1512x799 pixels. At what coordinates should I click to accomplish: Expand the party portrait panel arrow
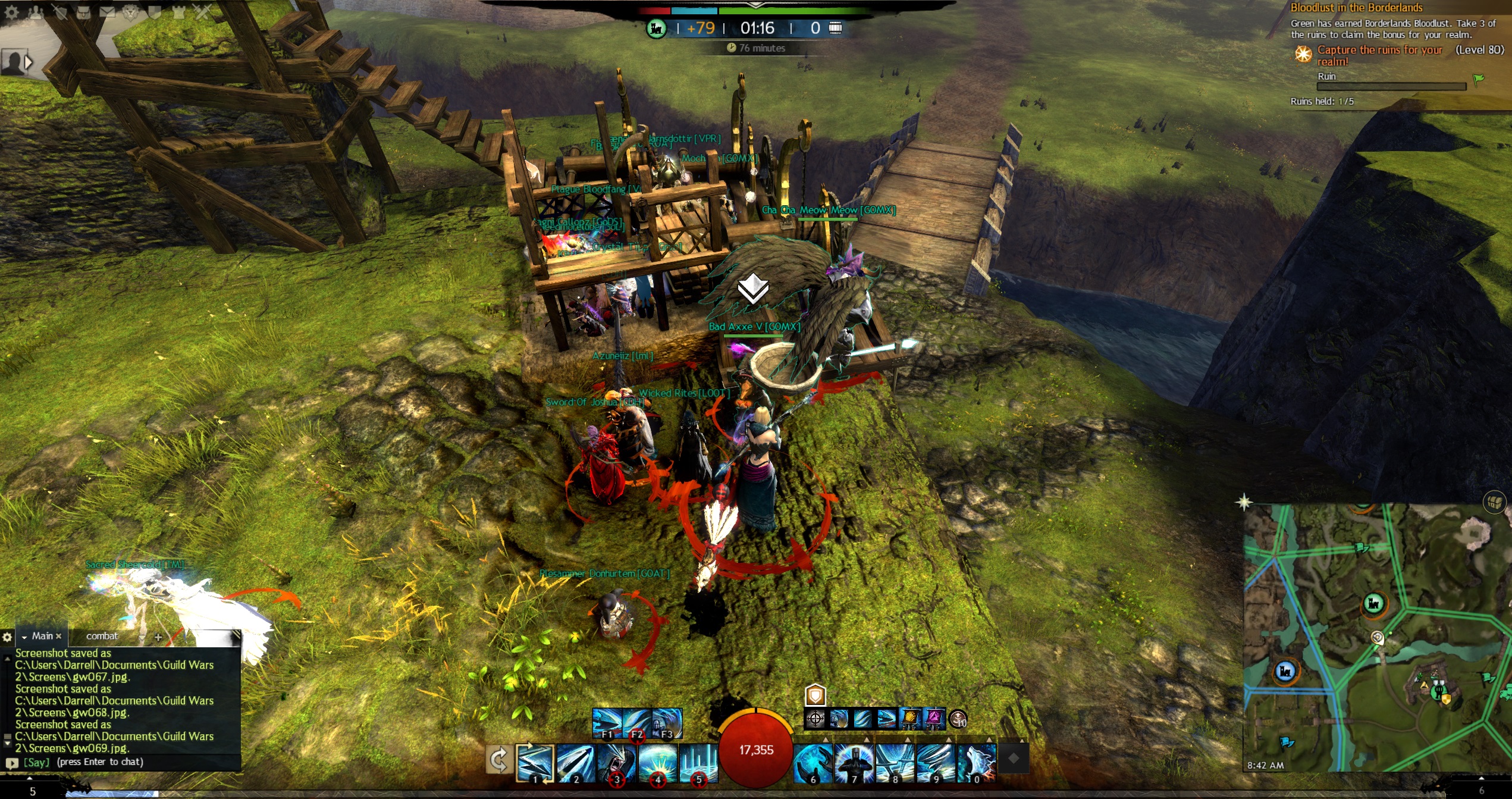(28, 62)
